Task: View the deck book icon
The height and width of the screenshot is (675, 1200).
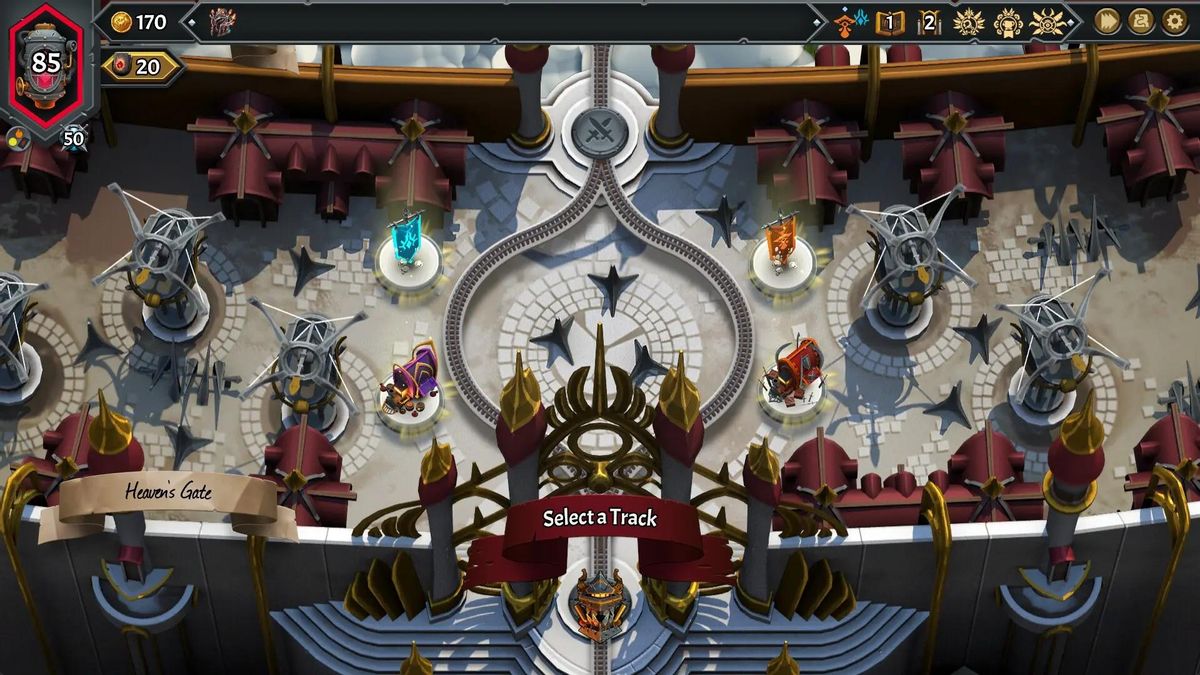Action: (889, 22)
